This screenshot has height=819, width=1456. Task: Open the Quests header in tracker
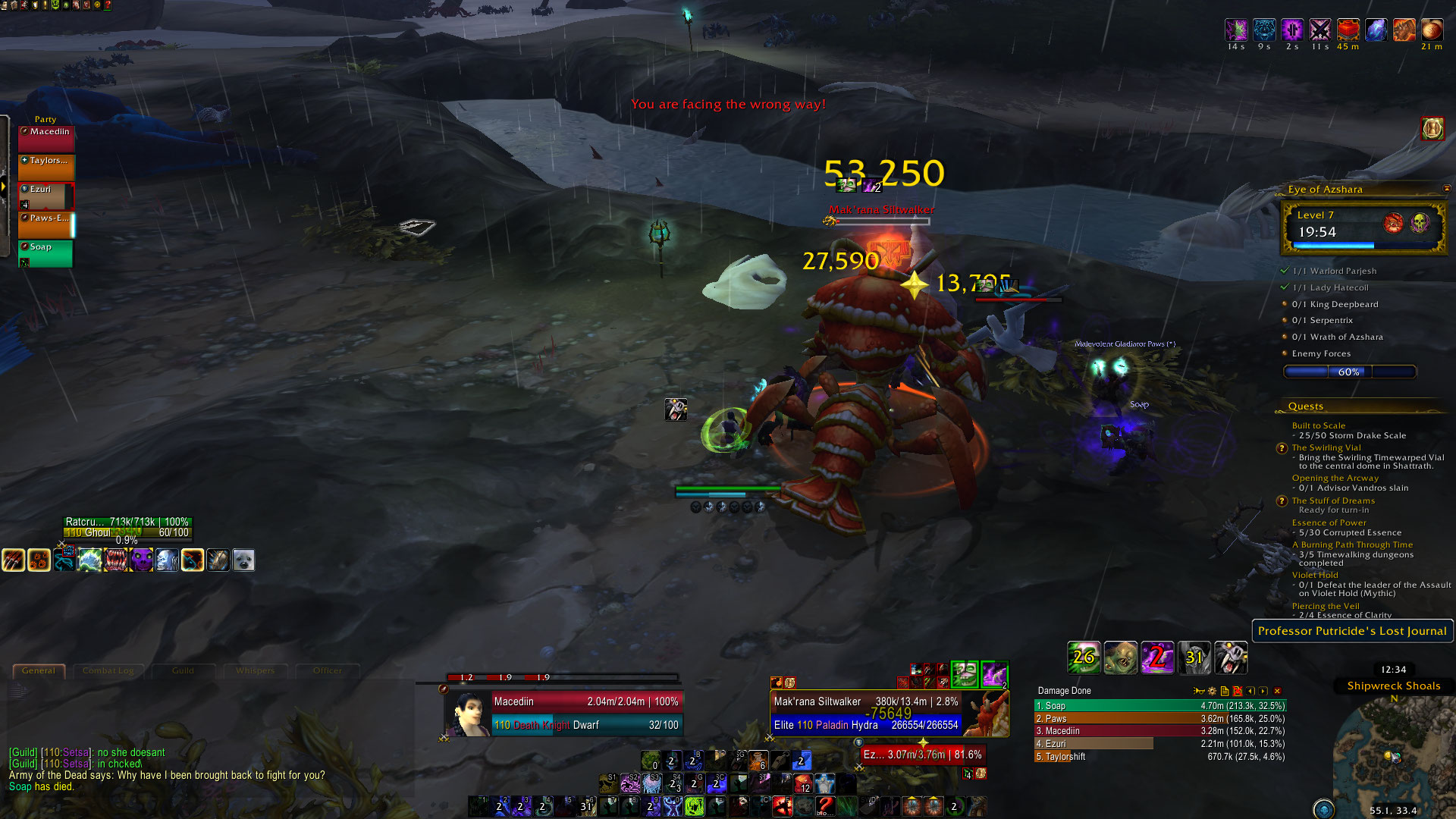click(x=1306, y=406)
